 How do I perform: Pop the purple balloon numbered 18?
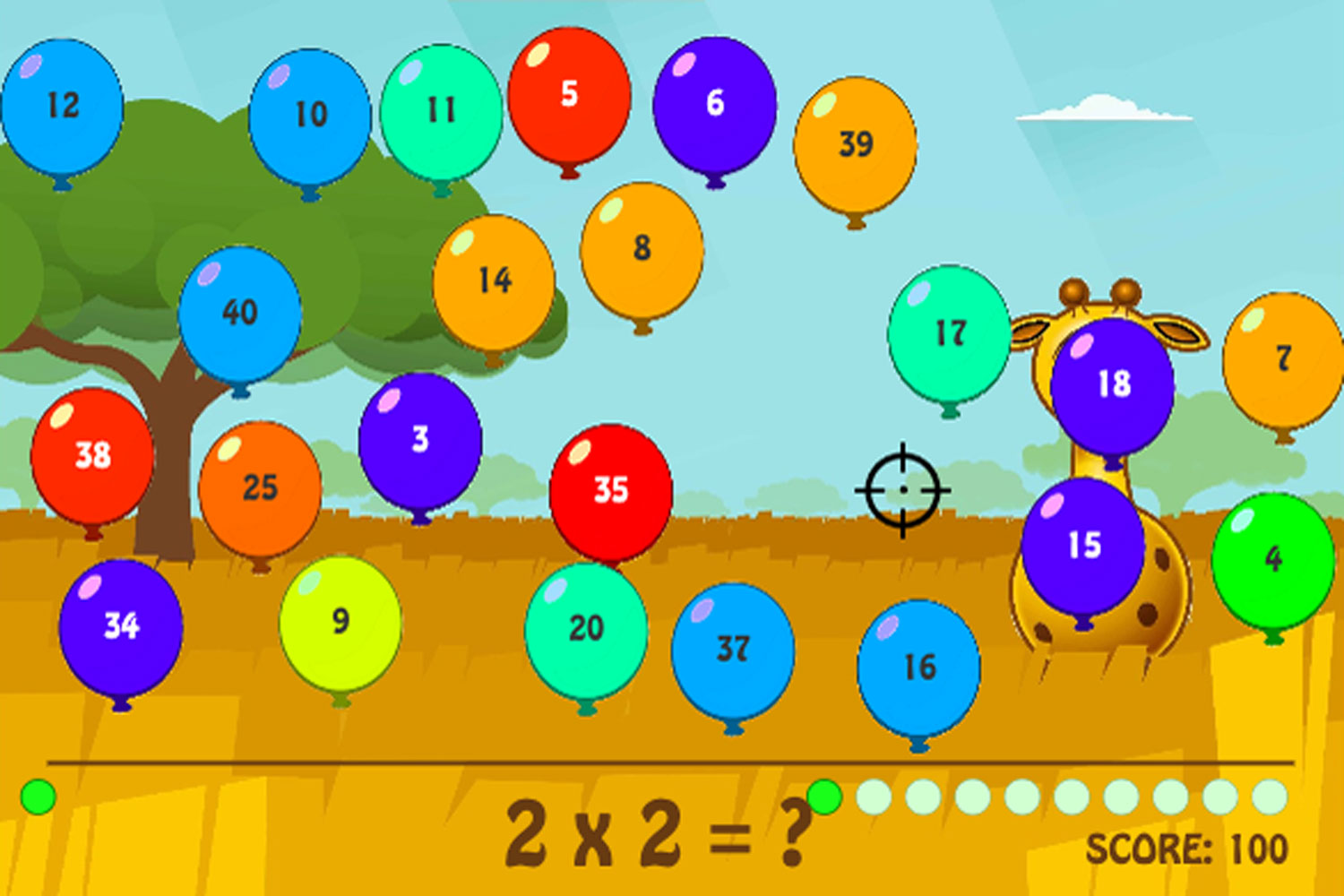pyautogui.click(x=1114, y=383)
